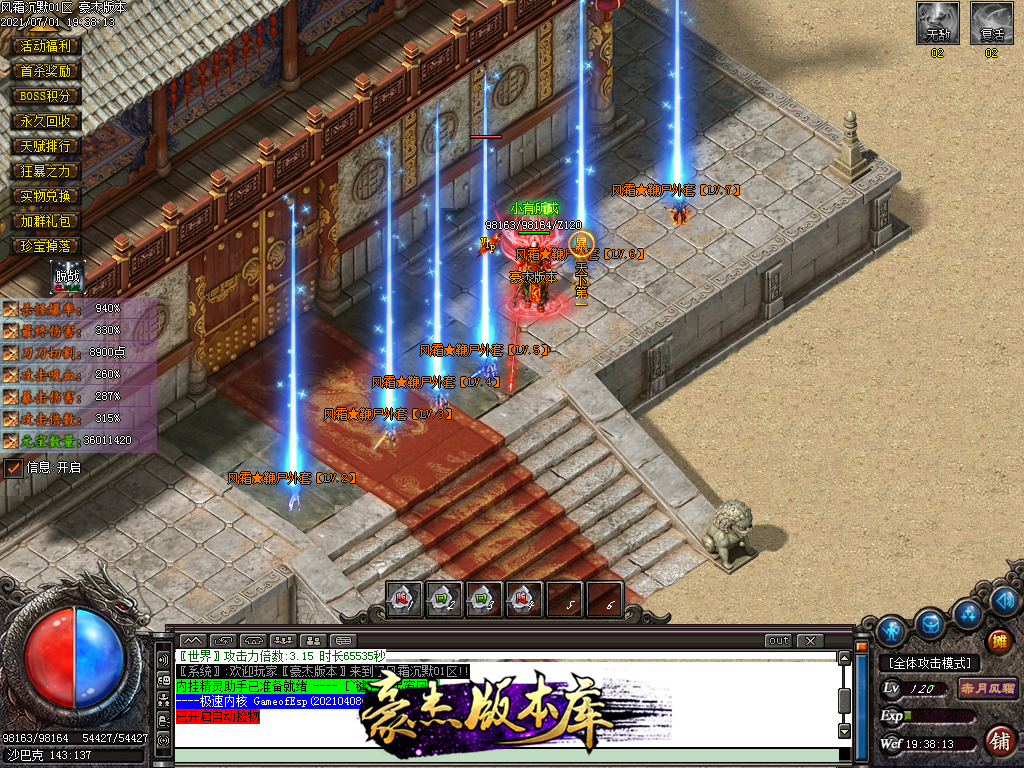The image size is (1024, 768).
Task: Activate the 无敌 invincibility skill icon
Action: [937, 23]
